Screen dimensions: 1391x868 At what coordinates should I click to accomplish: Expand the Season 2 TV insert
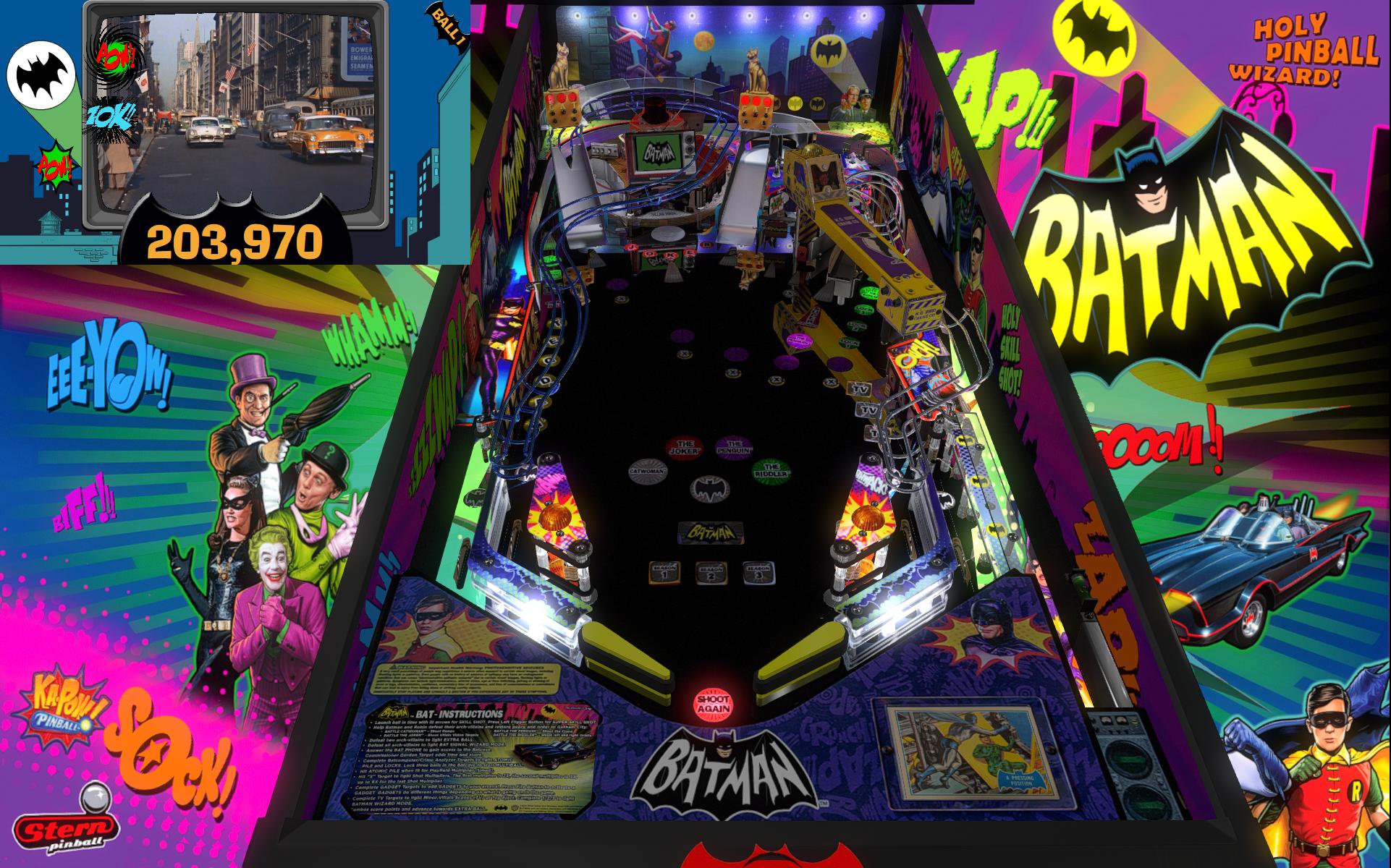click(711, 574)
